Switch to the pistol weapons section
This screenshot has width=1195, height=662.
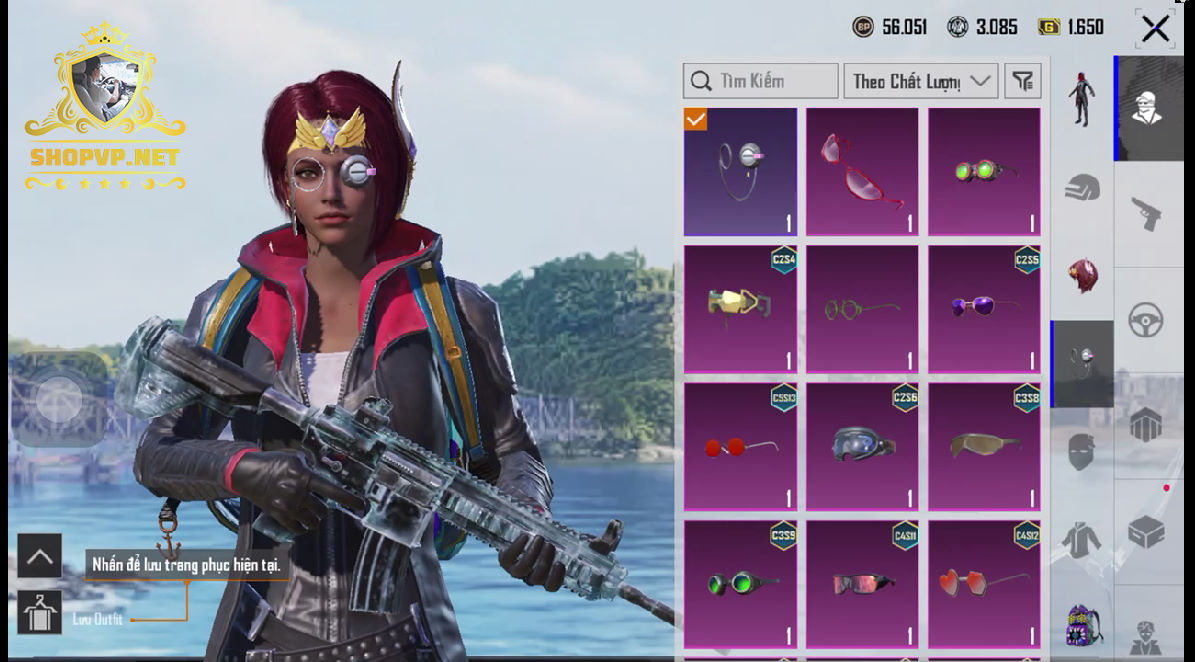(1147, 212)
